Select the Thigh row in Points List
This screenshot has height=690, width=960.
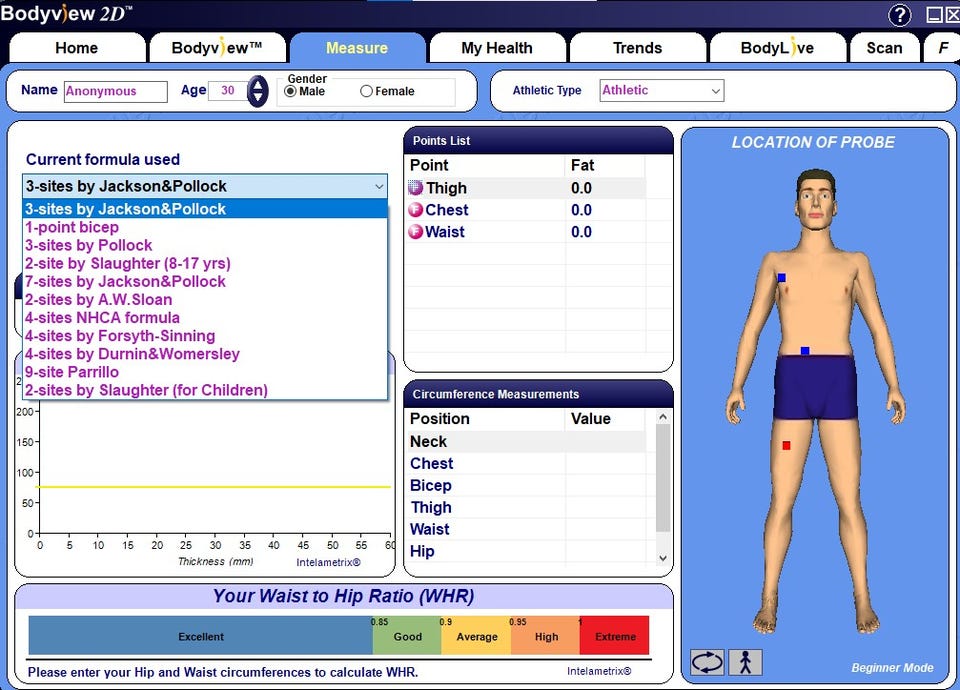point(446,188)
